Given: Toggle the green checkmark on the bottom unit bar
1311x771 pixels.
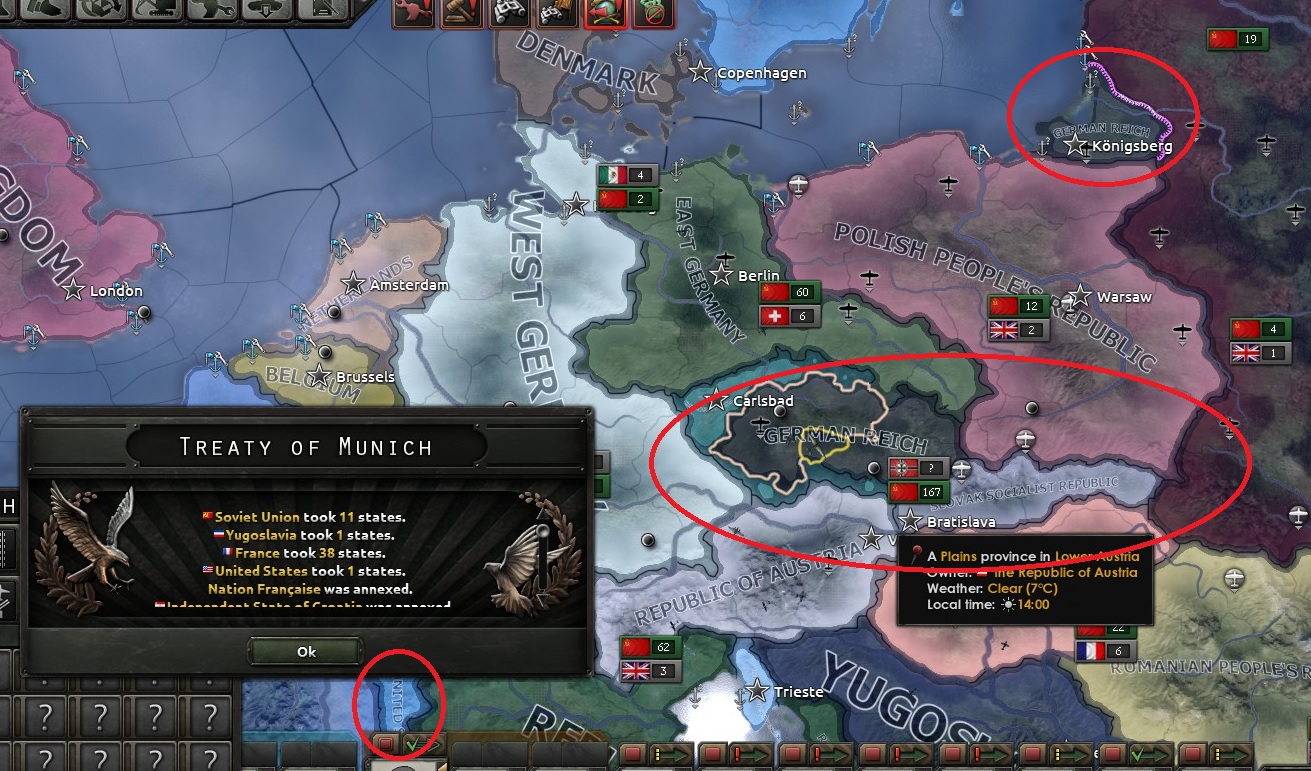Looking at the screenshot, I should 413,744.
